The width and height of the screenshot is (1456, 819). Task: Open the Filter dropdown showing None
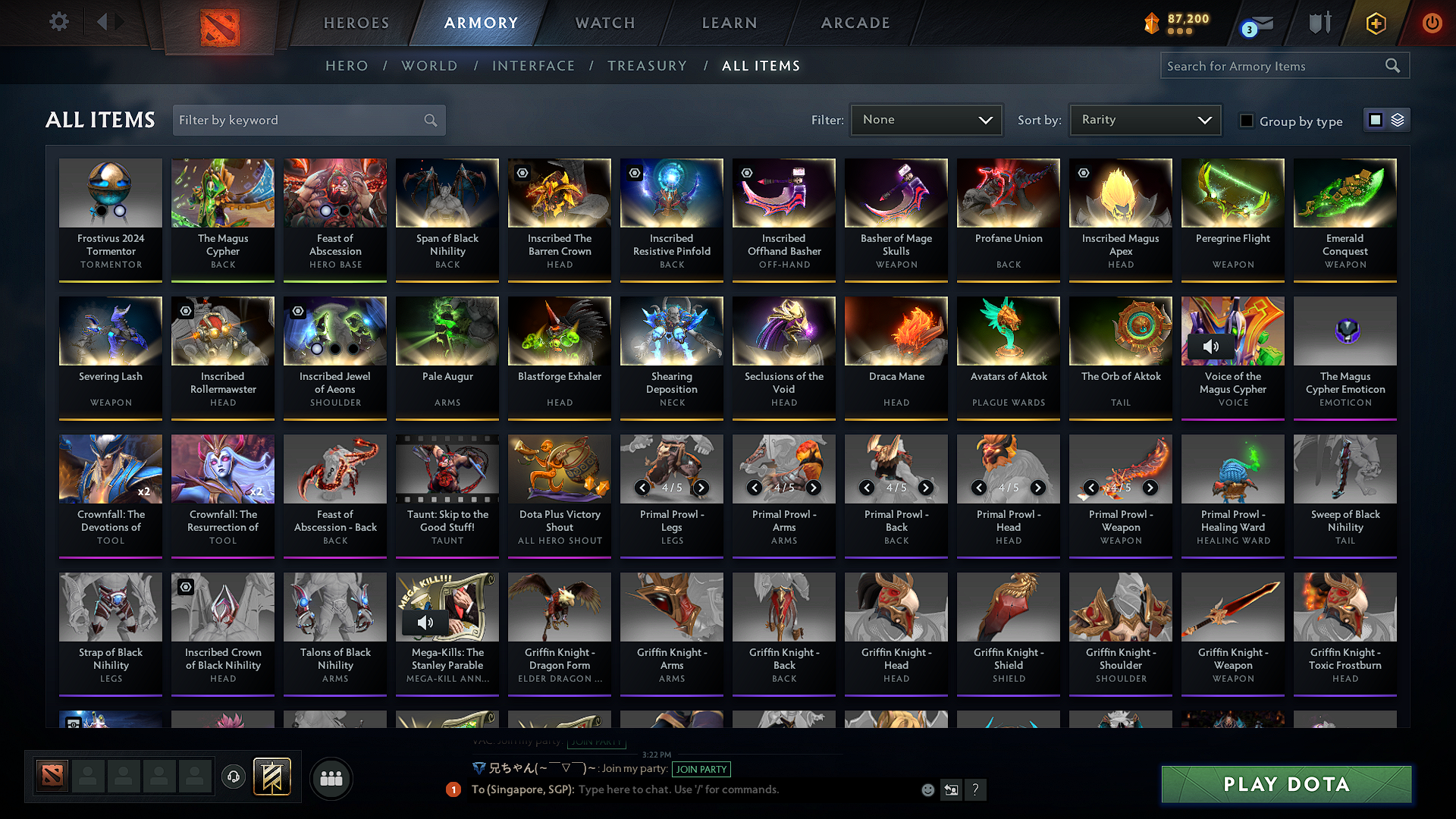[926, 119]
